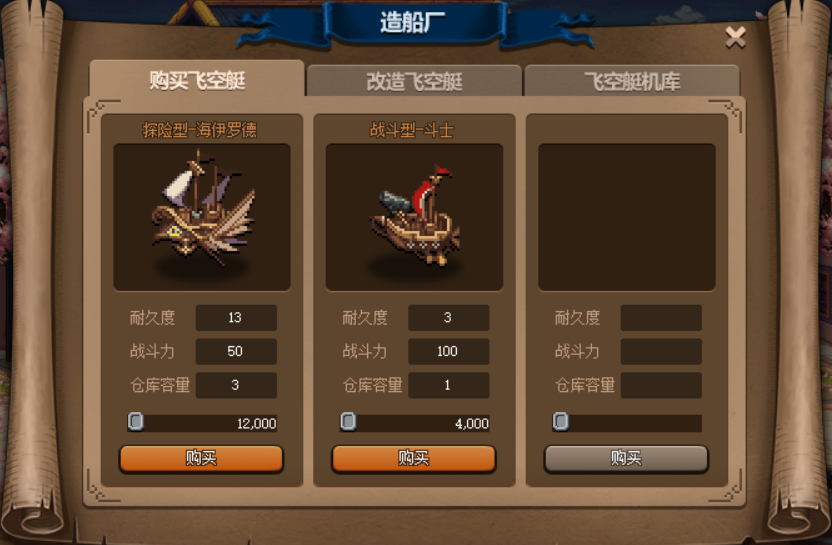Purchase the 战斗型-斗士 airship
Image resolution: width=832 pixels, height=545 pixels.
414,458
